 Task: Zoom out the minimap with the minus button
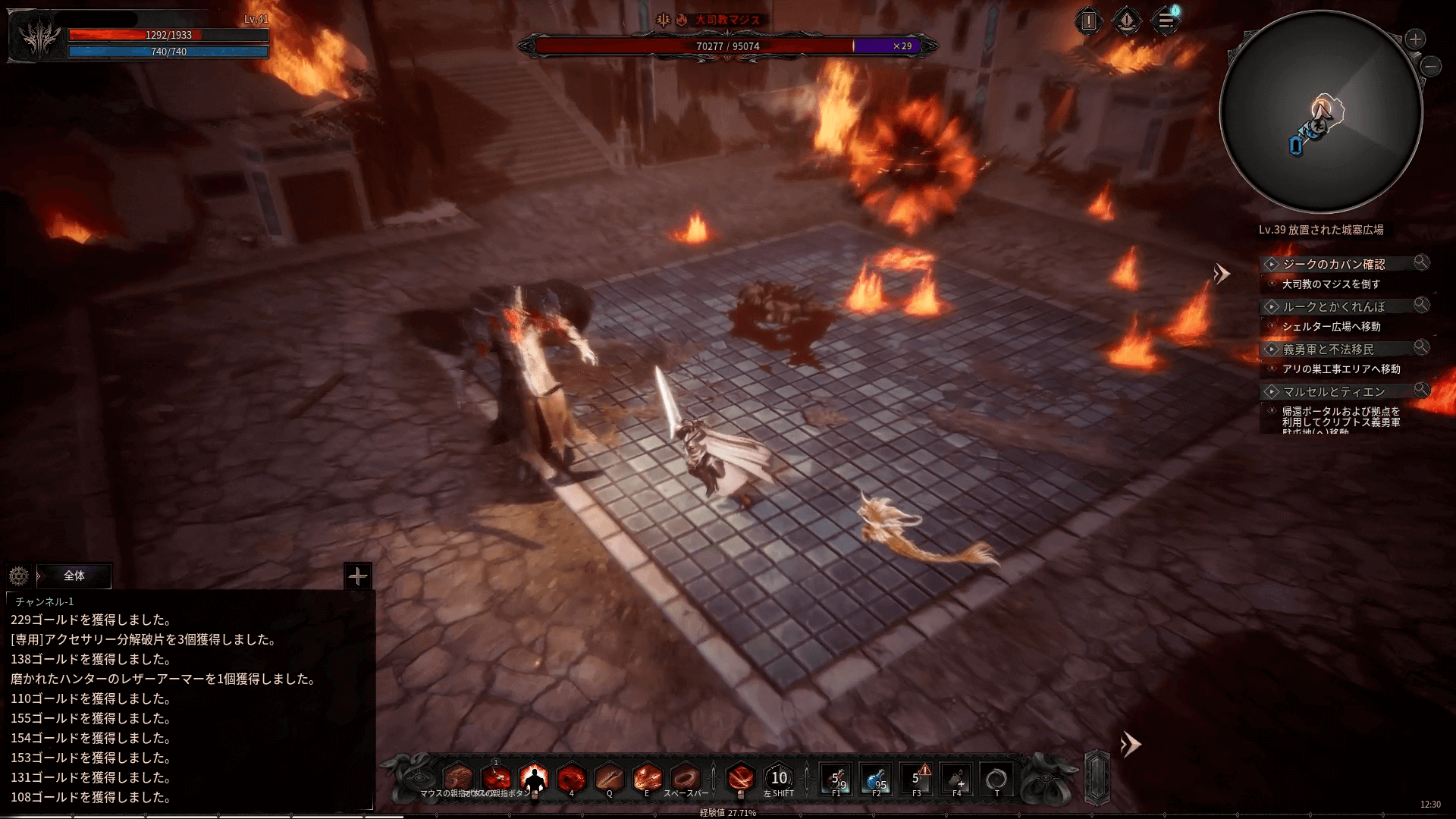coord(1431,67)
